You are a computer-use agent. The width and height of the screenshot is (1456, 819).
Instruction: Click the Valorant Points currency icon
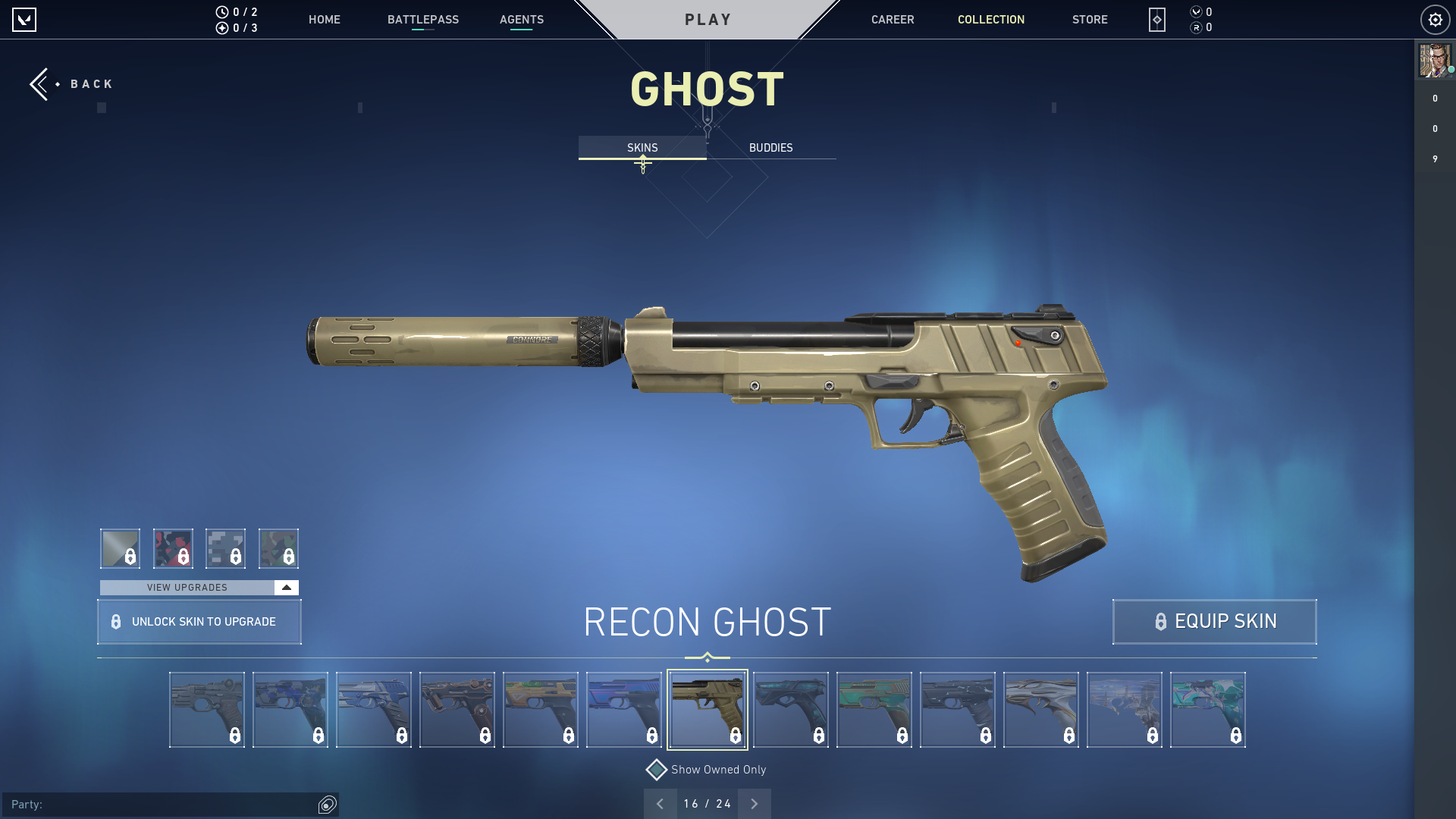point(1194,12)
